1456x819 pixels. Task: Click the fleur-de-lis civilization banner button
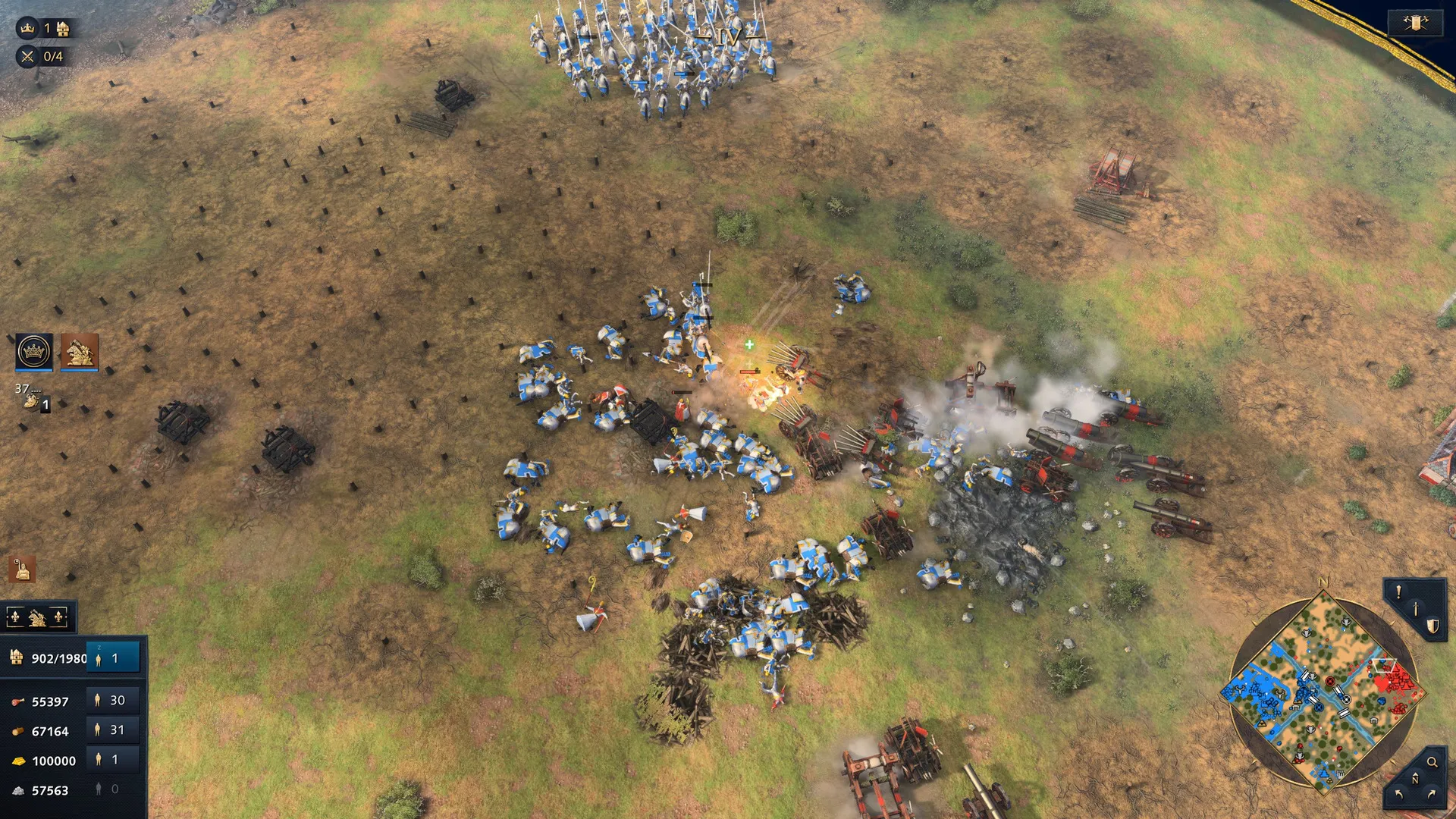click(38, 618)
